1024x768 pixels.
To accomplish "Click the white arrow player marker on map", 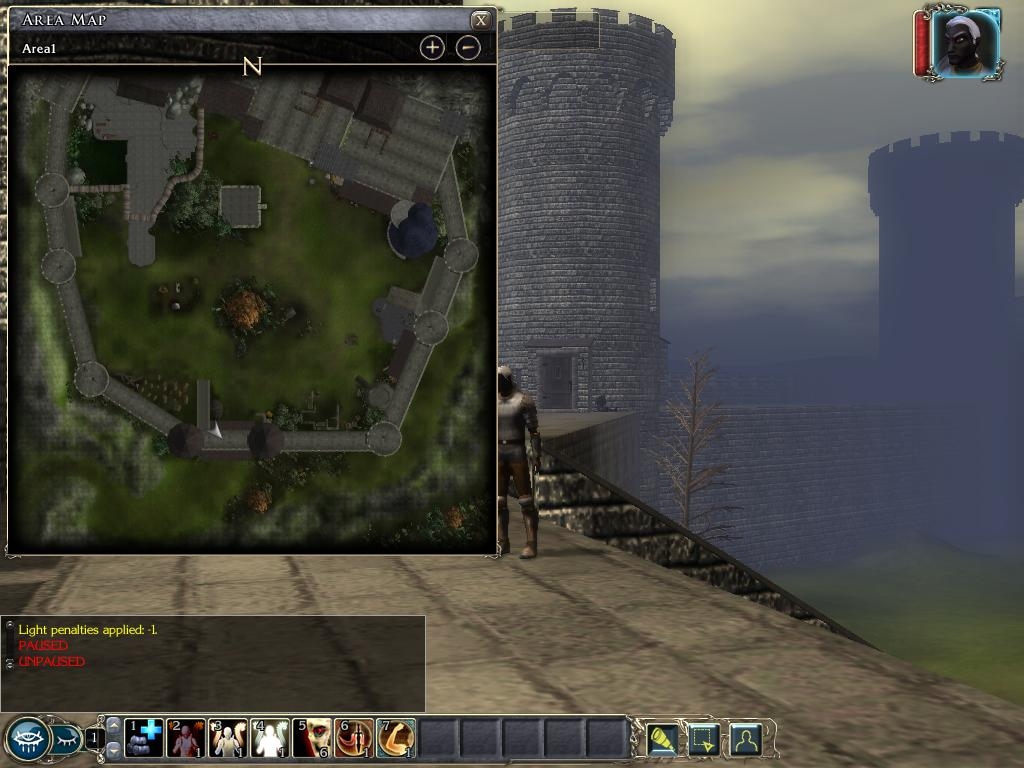I will [214, 429].
